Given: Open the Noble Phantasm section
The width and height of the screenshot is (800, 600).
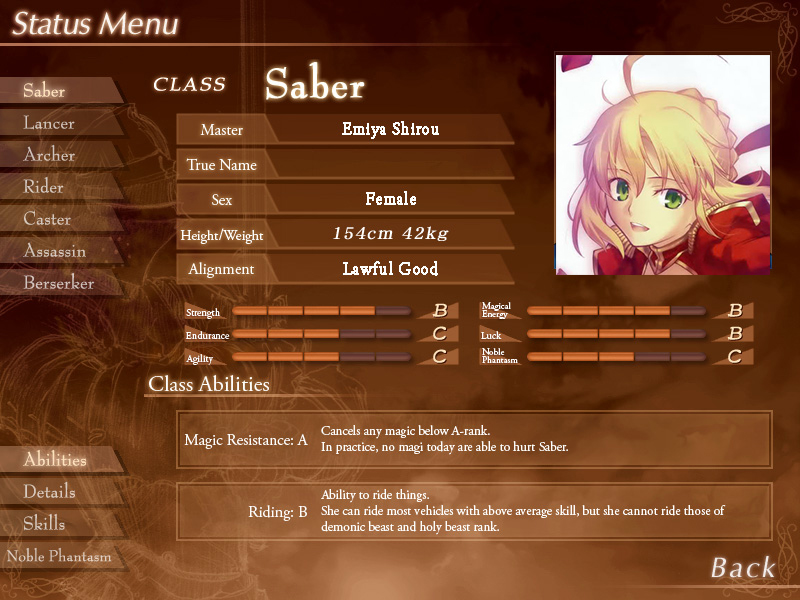Looking at the screenshot, I should click(x=59, y=556).
